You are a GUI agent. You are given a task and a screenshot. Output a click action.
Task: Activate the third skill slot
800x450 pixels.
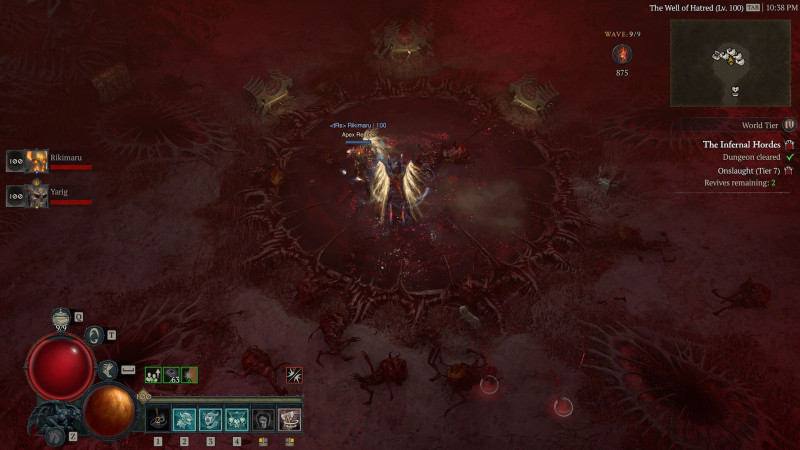point(210,419)
